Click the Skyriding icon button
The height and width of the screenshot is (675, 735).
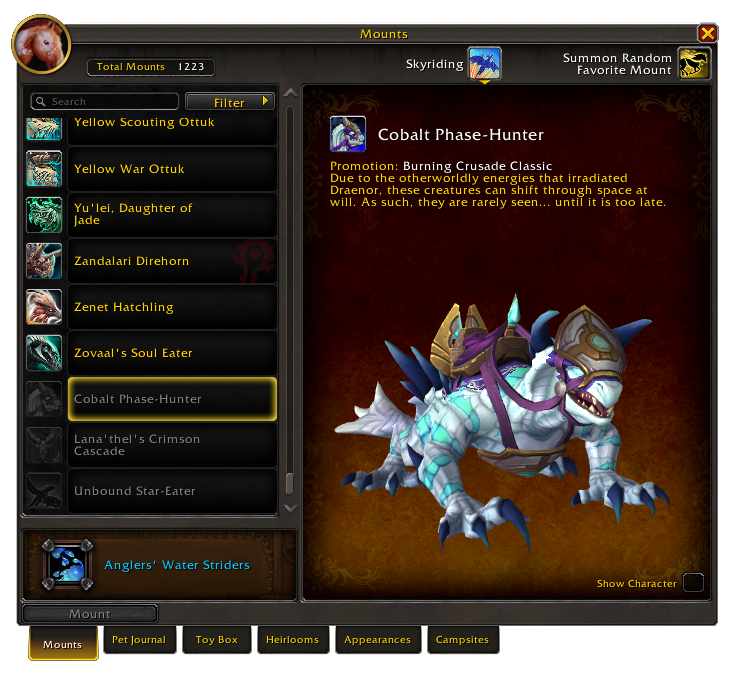click(x=484, y=64)
